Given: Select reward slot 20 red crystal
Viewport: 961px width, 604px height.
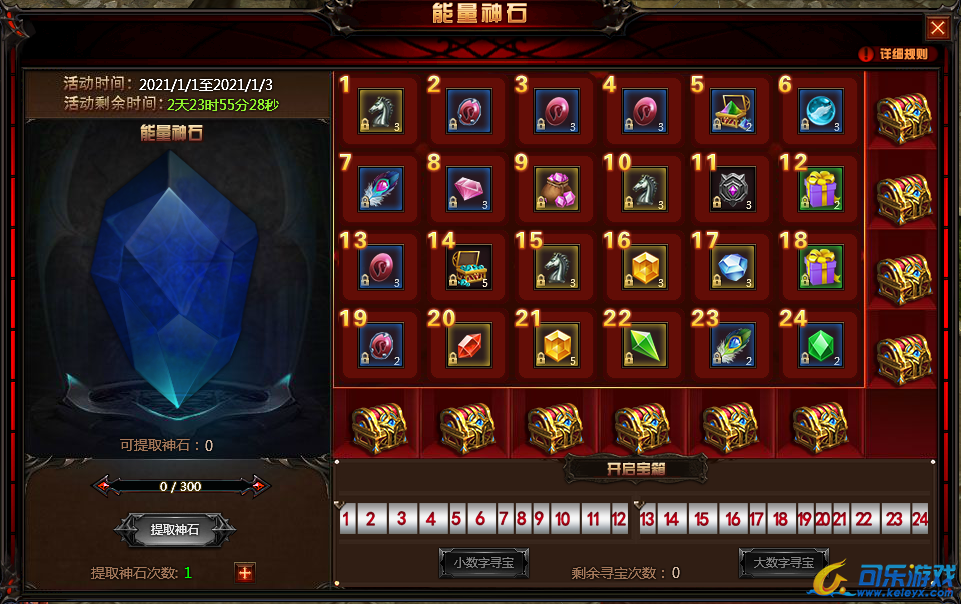Looking at the screenshot, I should click(468, 345).
